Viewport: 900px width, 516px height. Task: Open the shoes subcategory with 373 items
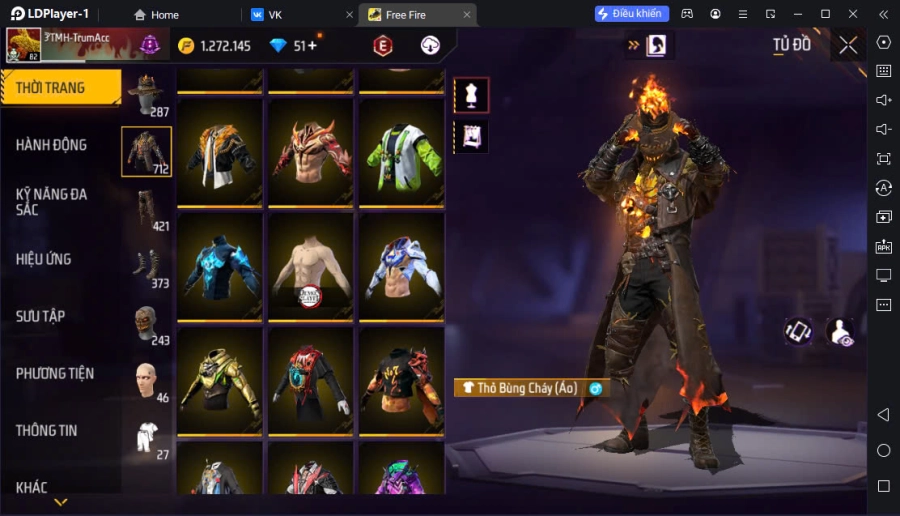click(147, 266)
